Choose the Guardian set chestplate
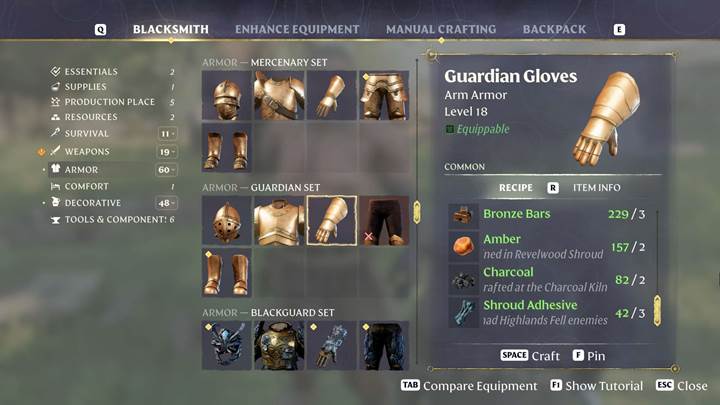The width and height of the screenshot is (720, 405). pyautogui.click(x=279, y=220)
